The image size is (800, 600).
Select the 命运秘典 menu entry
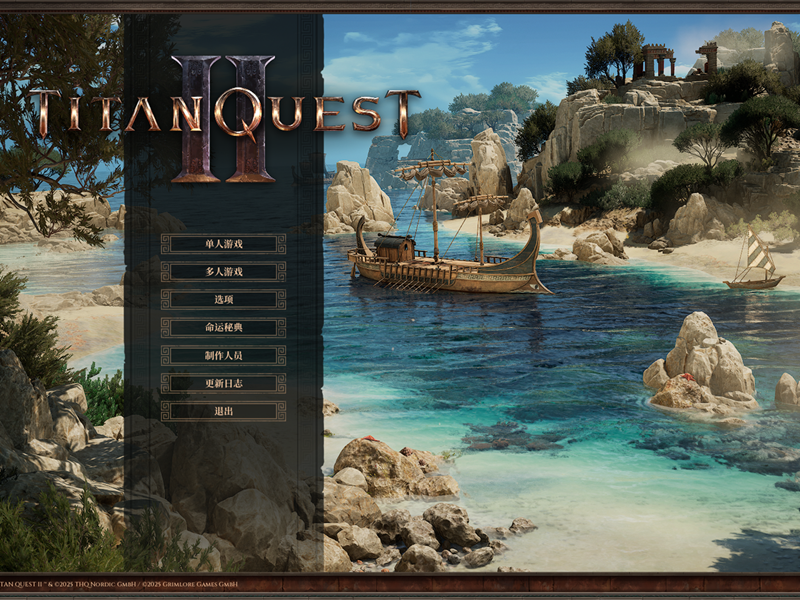point(223,327)
